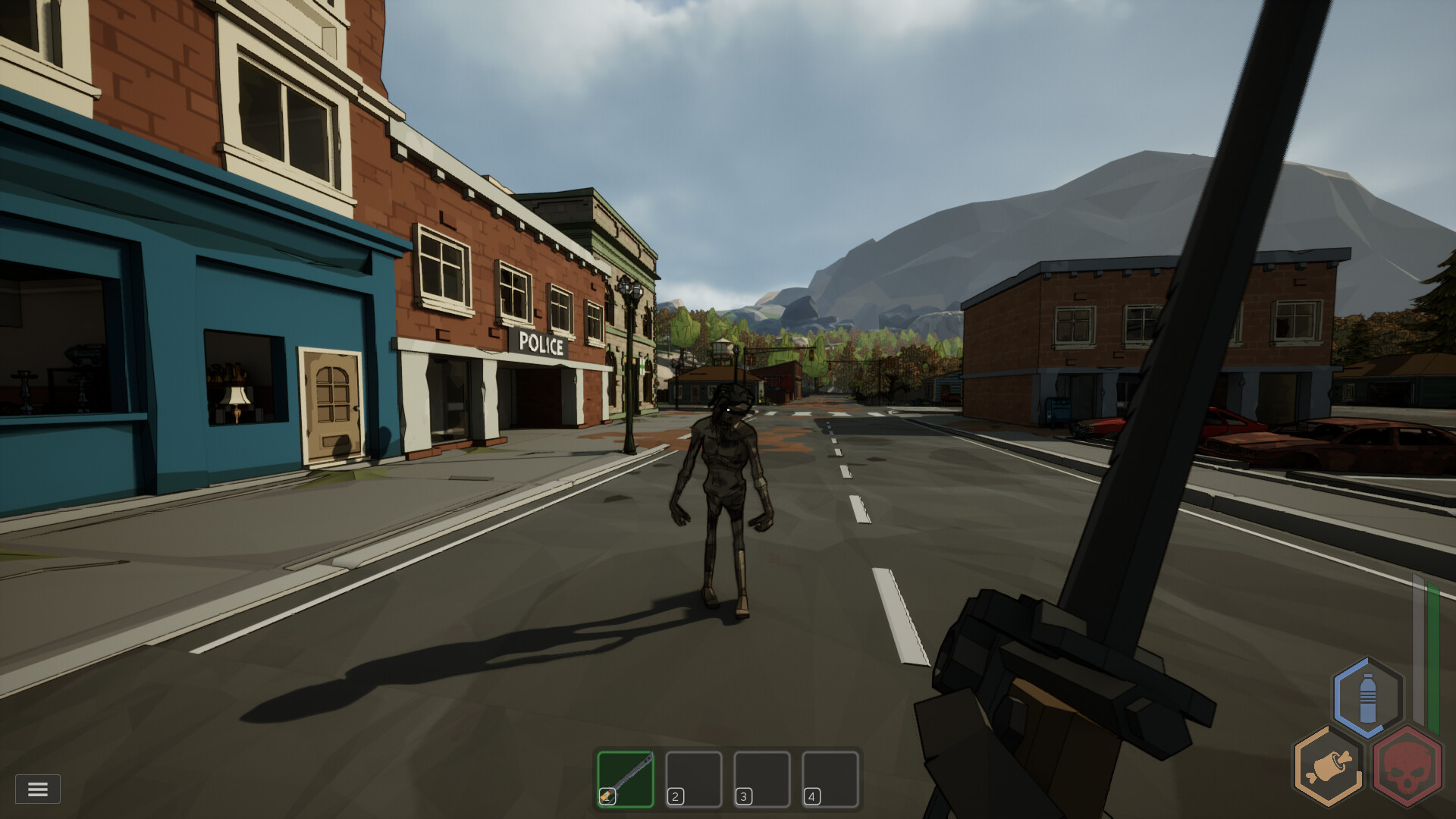Click the number 3 badge on its hotbar slot

click(x=742, y=796)
